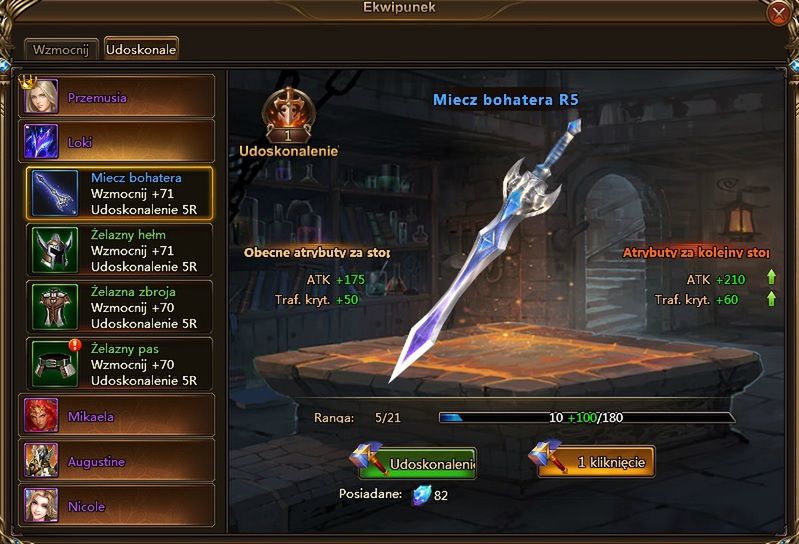Image resolution: width=799 pixels, height=544 pixels.
Task: Click the Udoskonalenie hammer button
Action: 417,463
